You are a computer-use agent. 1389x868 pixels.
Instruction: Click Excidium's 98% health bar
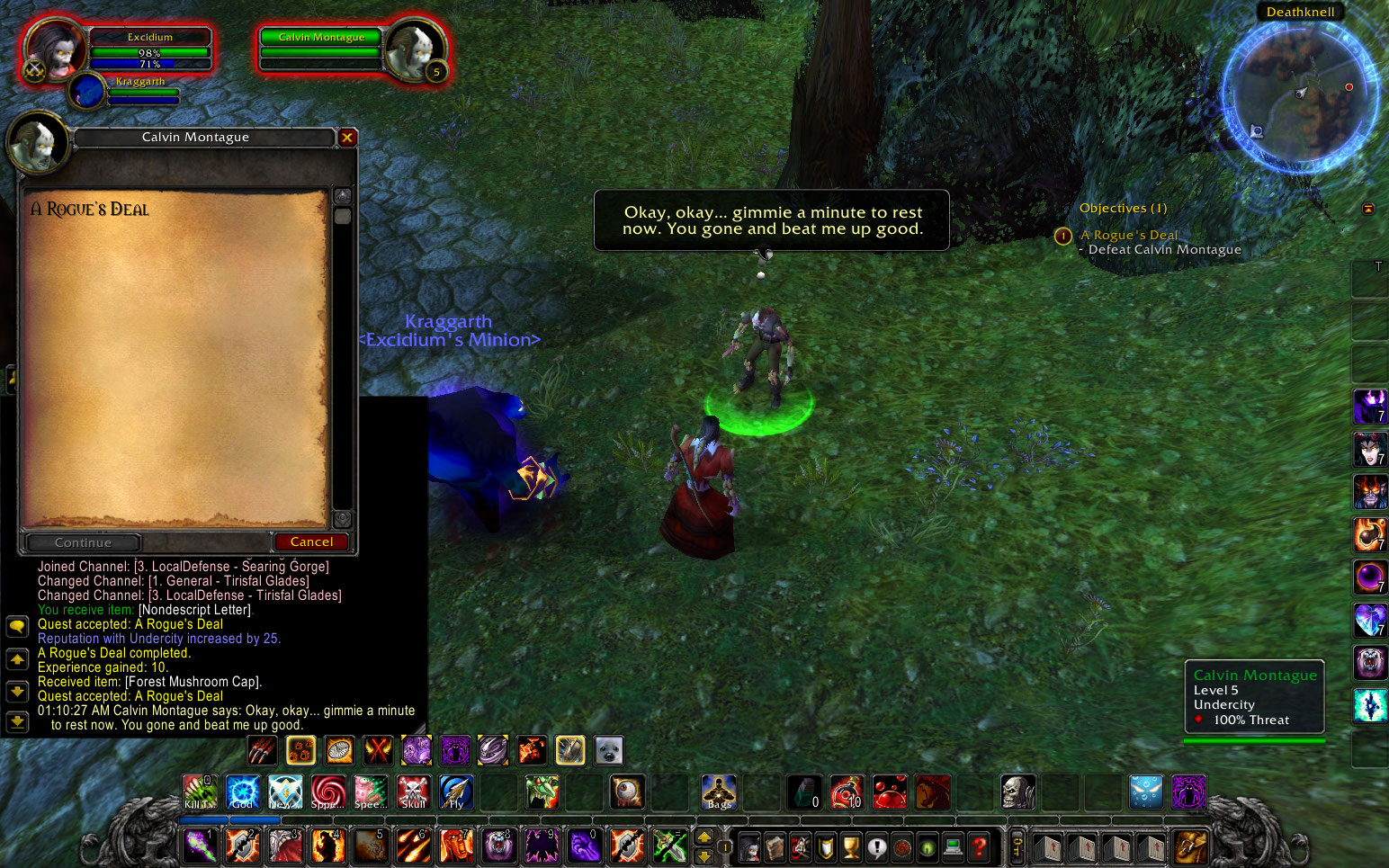coord(150,53)
